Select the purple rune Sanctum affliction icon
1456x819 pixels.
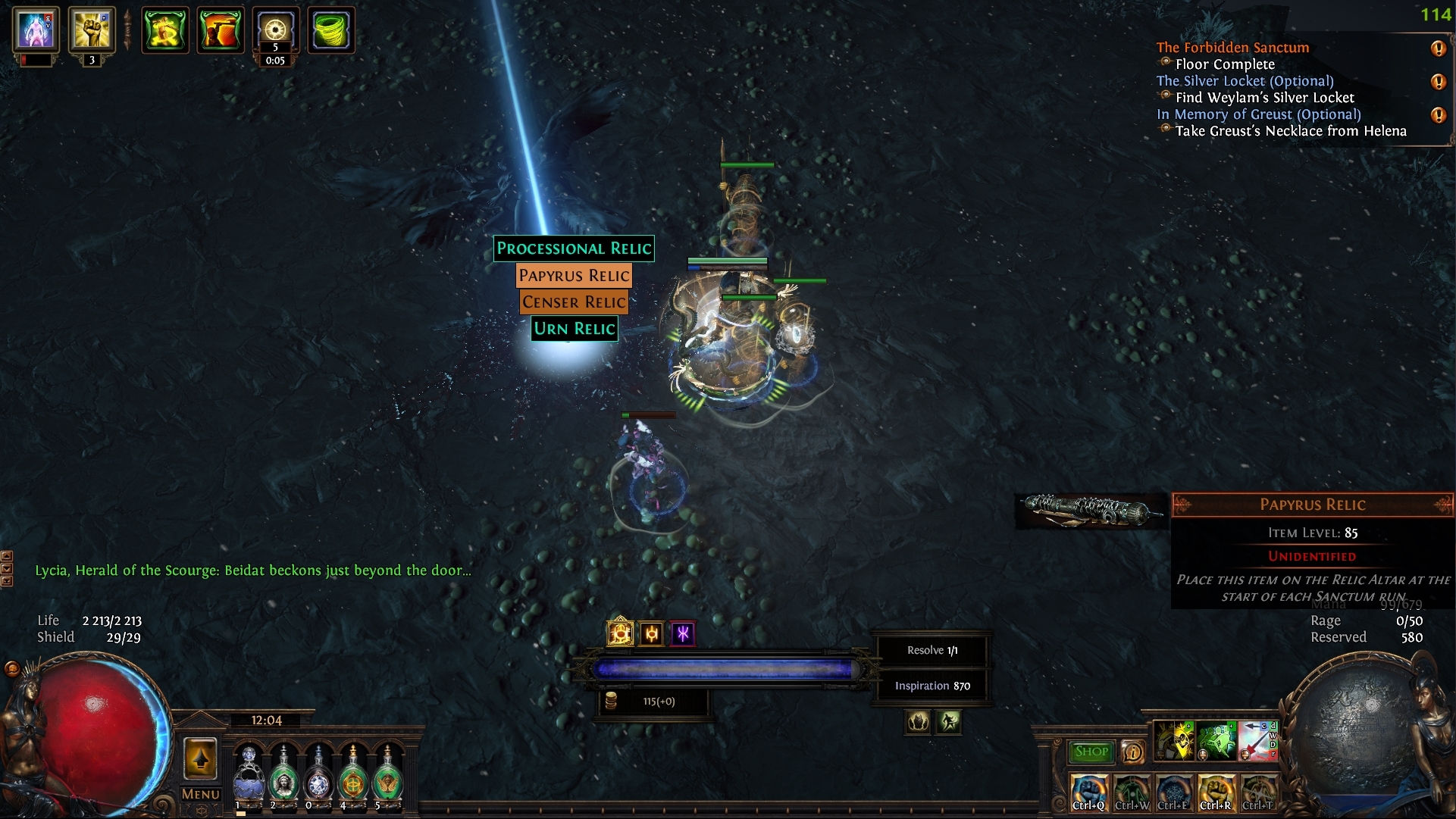coord(683,633)
